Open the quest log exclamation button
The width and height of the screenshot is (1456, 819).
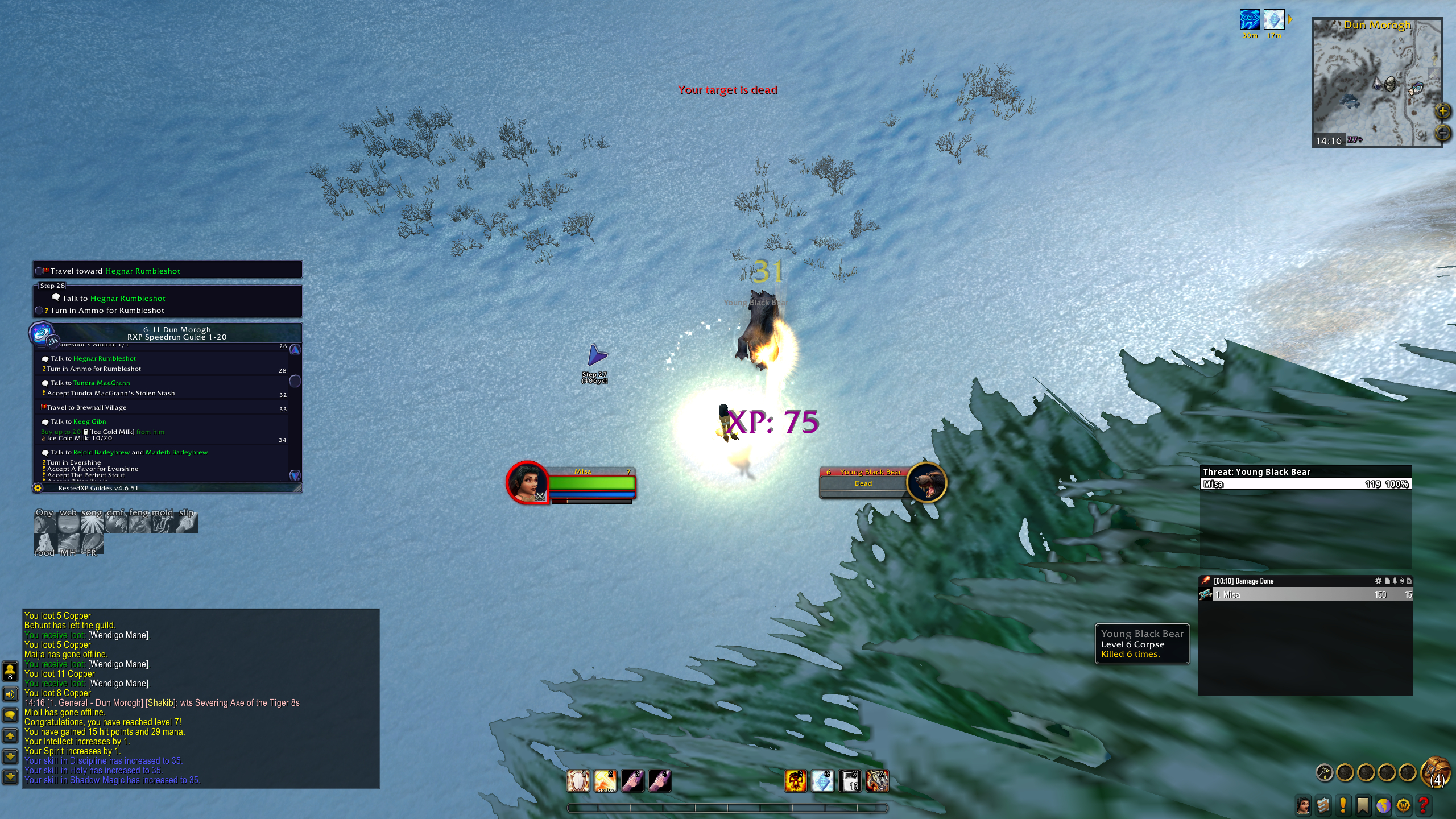[1343, 805]
